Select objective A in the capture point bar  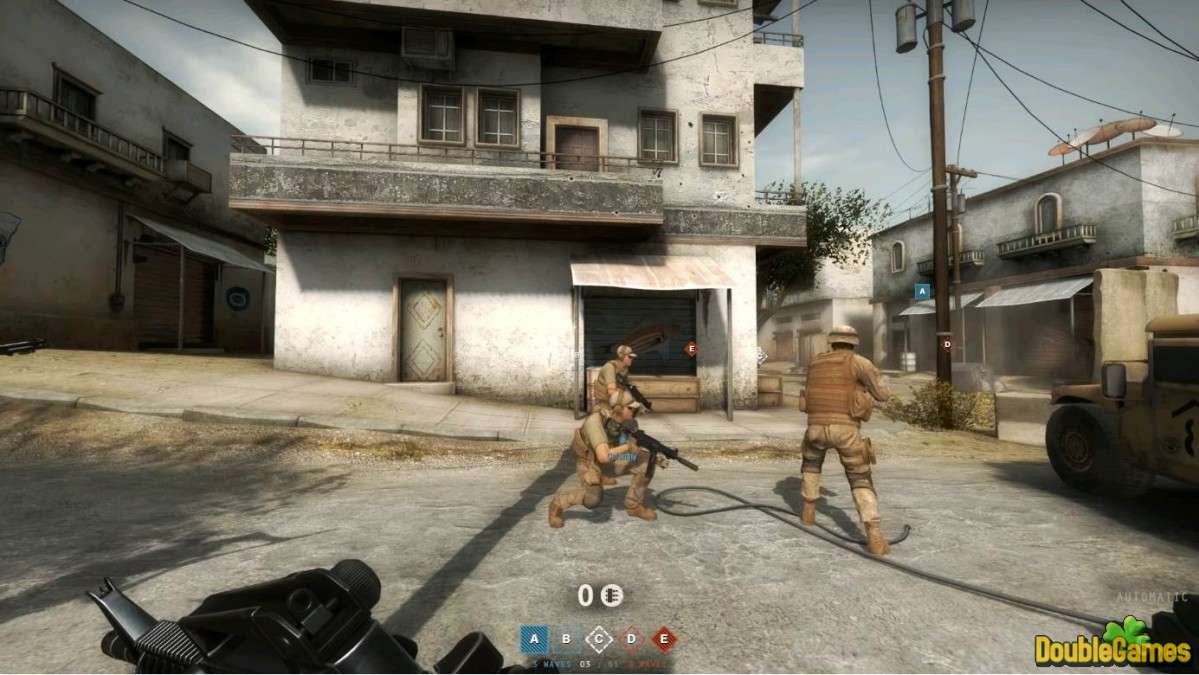[534, 639]
